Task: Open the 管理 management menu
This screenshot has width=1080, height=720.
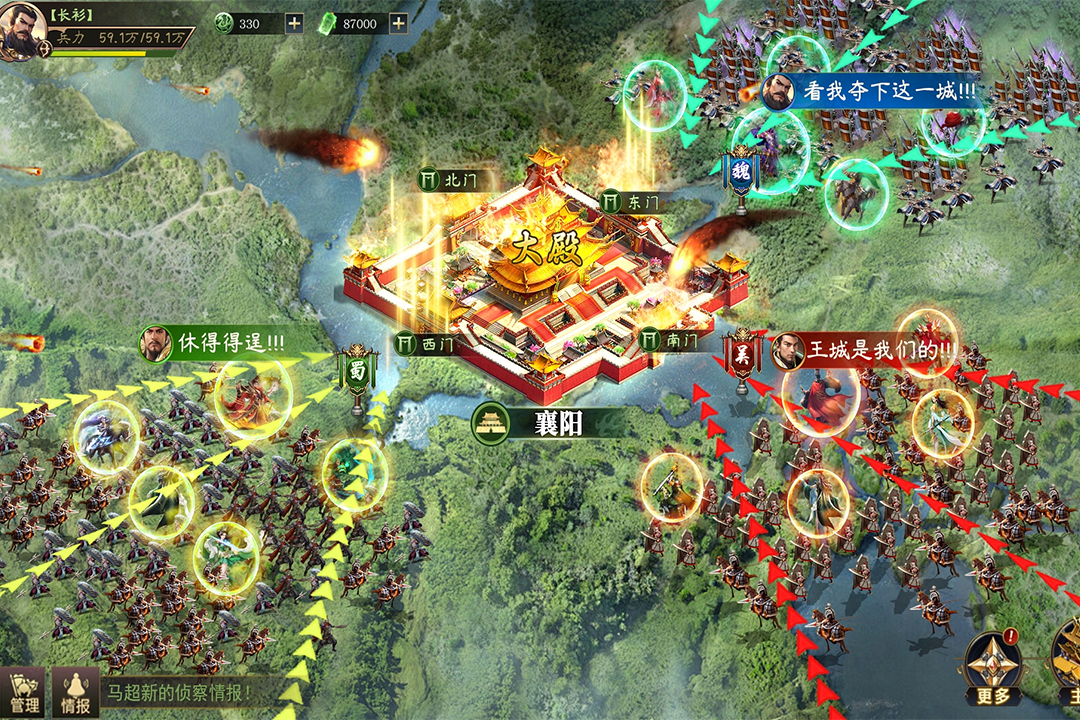Action: (22, 693)
